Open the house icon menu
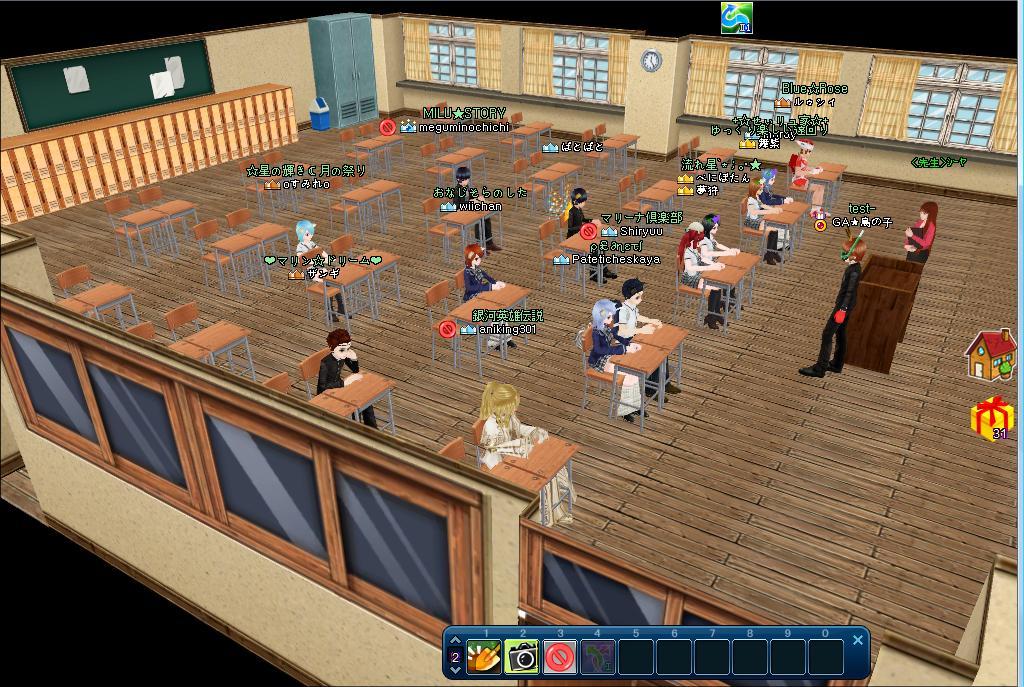 (990, 356)
